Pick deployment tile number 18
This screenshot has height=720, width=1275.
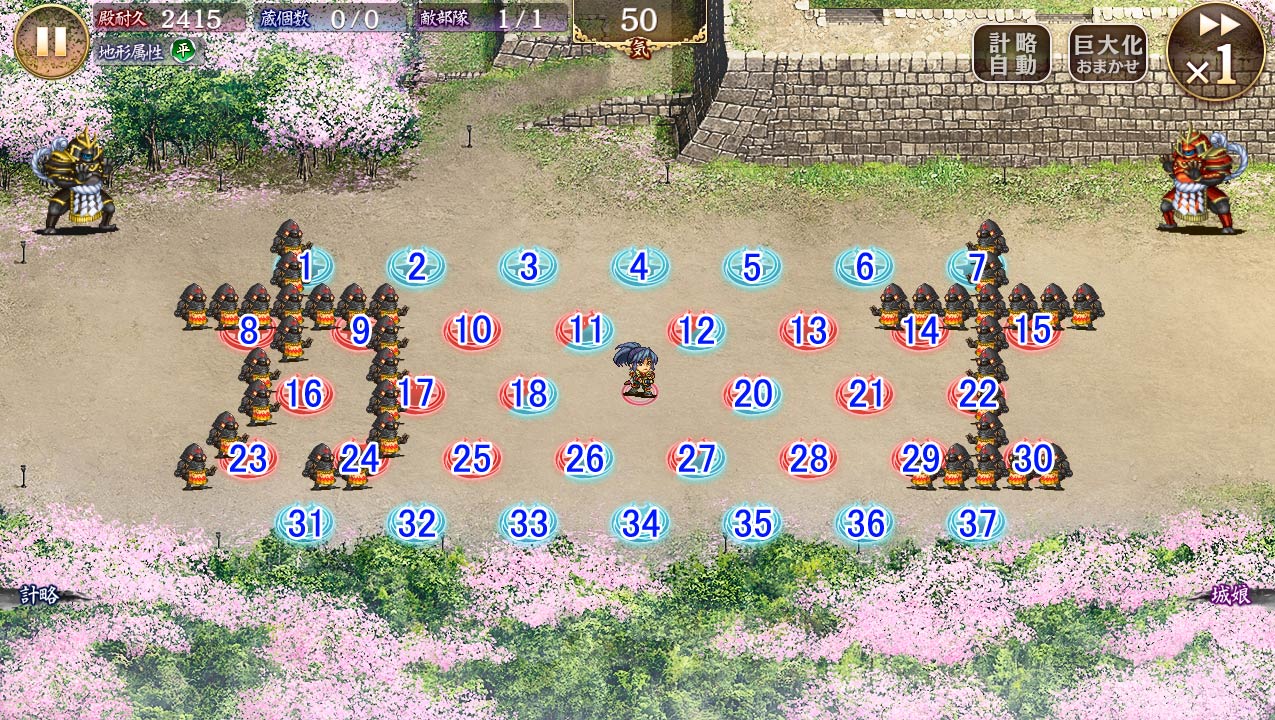pos(528,394)
